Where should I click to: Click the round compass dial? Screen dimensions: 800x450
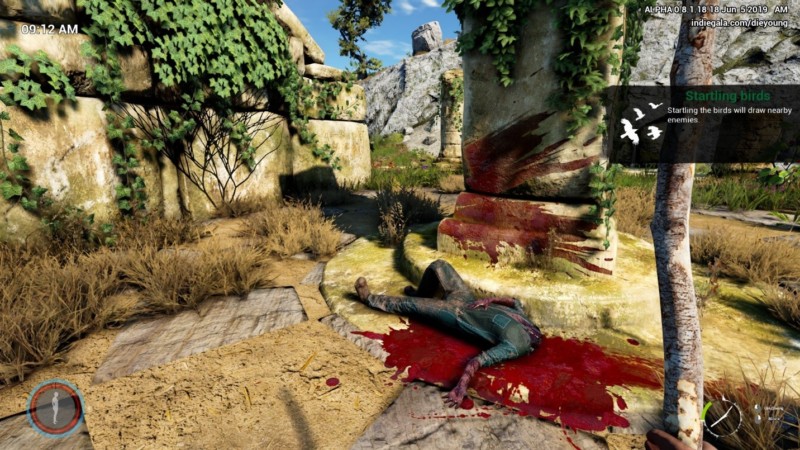coord(723,416)
